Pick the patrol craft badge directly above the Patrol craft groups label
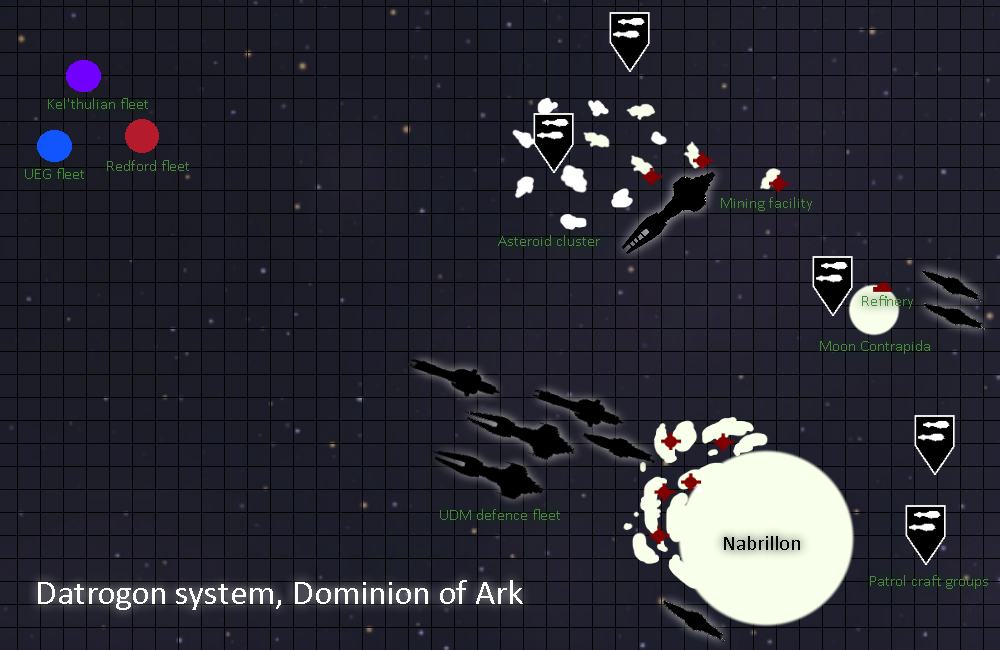The height and width of the screenshot is (650, 1000). (925, 531)
